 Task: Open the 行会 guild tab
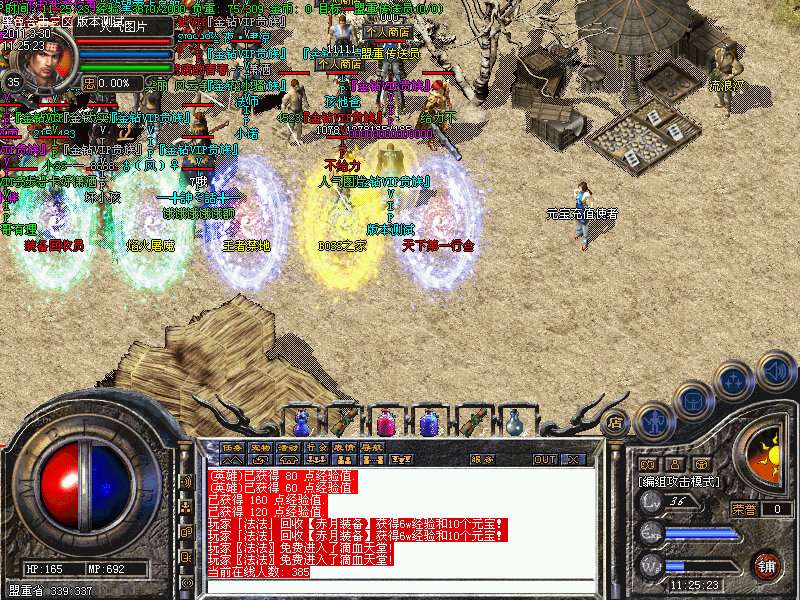coord(316,446)
